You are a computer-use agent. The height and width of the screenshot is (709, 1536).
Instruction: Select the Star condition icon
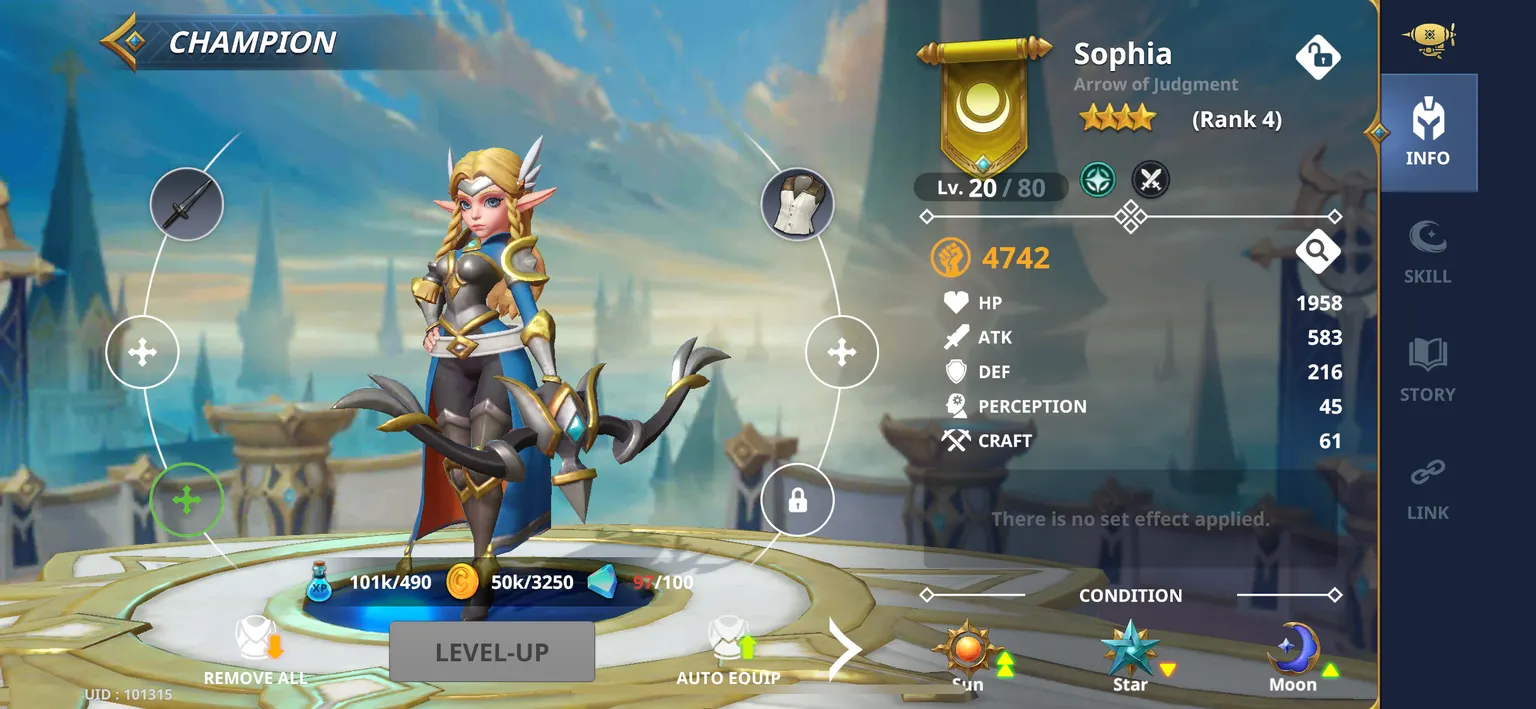click(1130, 652)
